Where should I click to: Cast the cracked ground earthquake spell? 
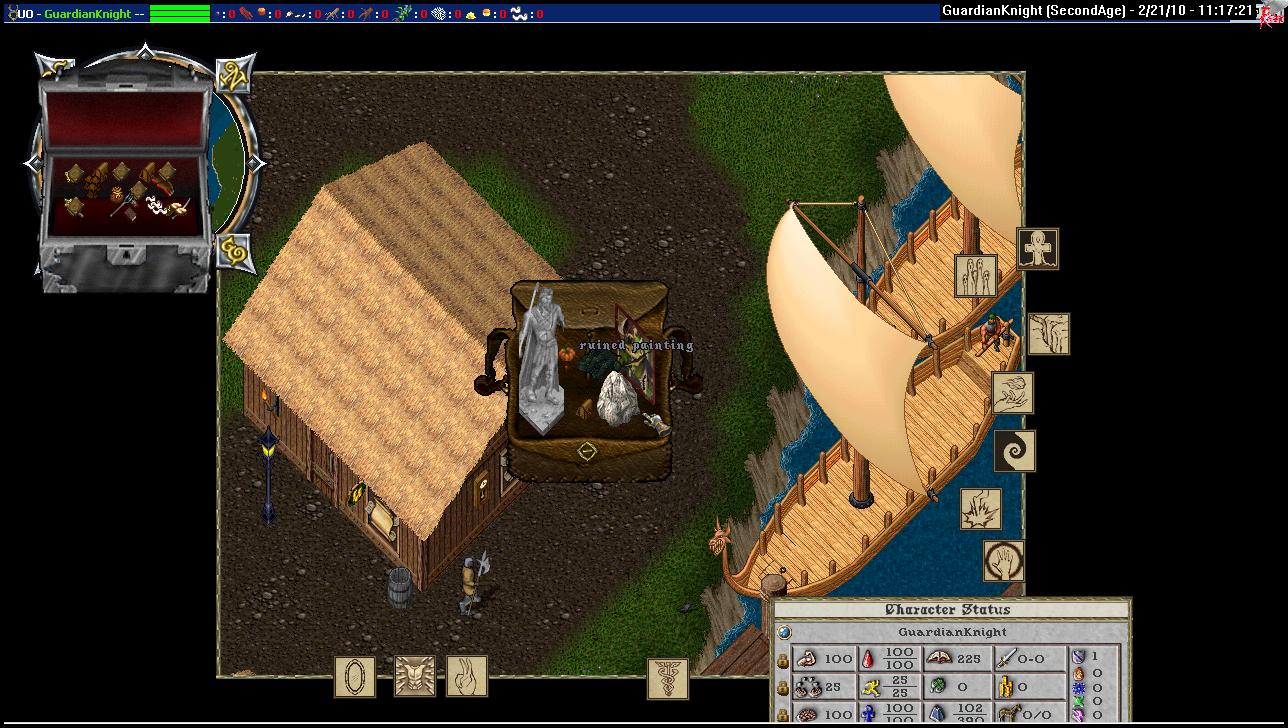tap(1049, 334)
